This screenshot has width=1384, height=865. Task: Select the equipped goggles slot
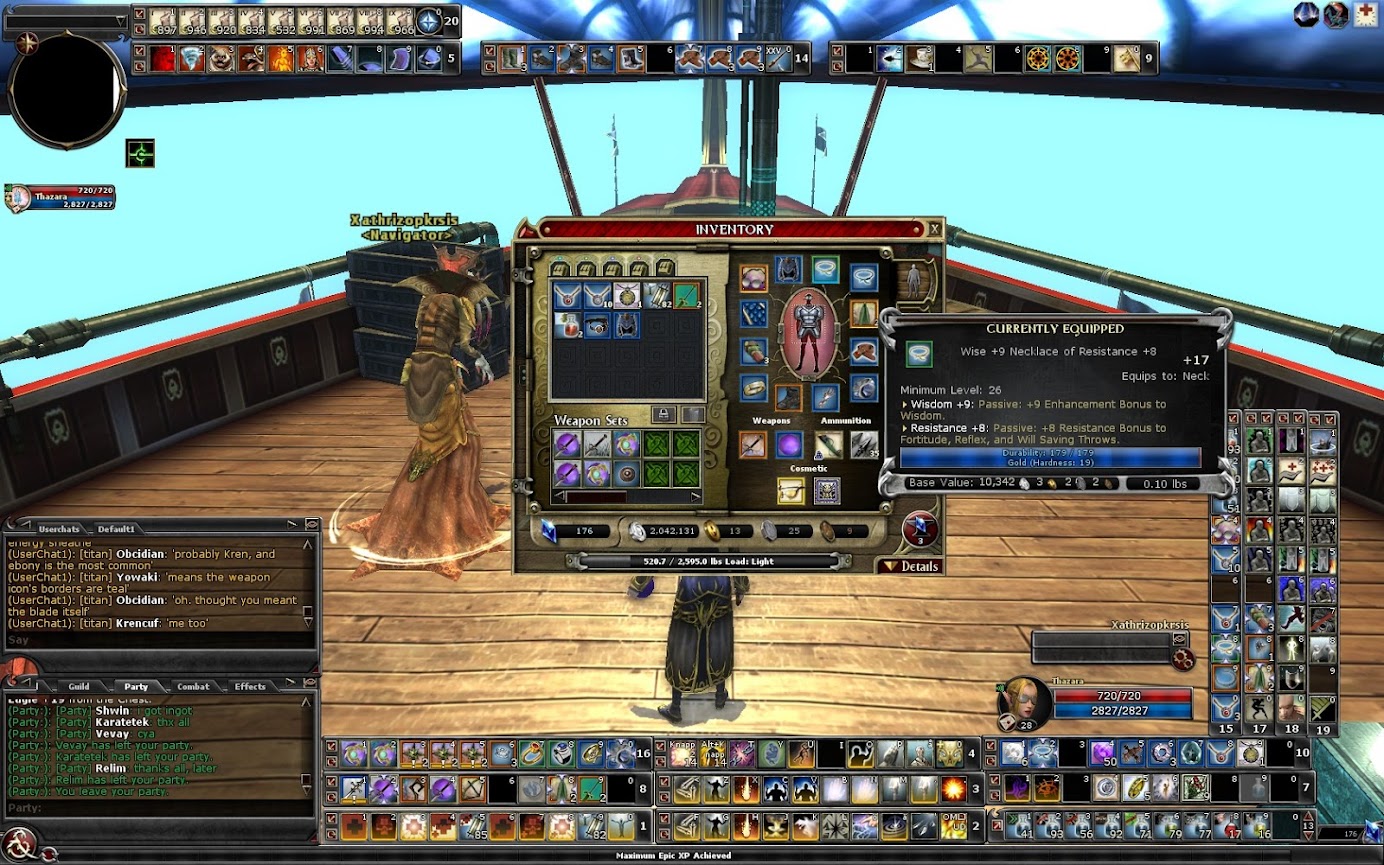click(753, 278)
